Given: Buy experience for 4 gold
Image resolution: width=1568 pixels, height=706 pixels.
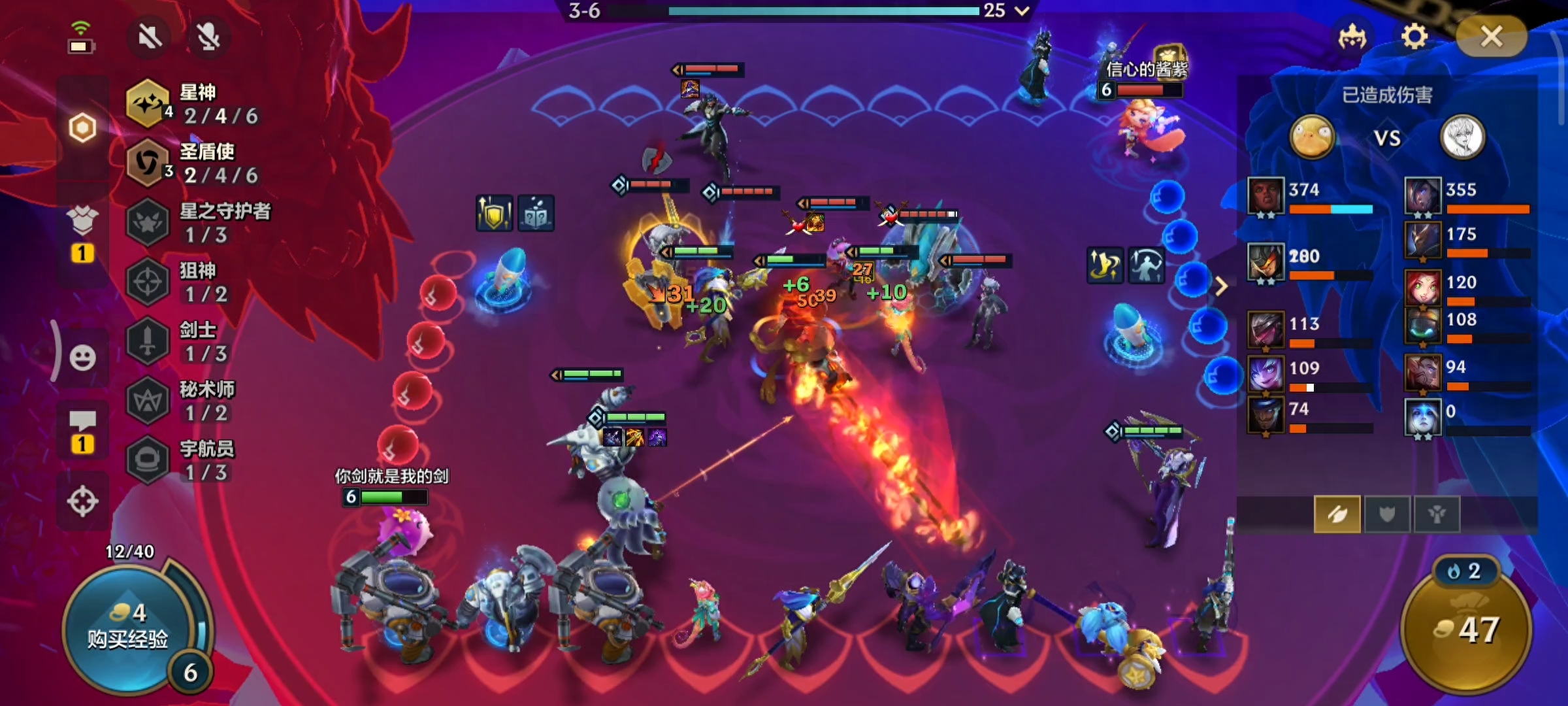Looking at the screenshot, I should pyautogui.click(x=129, y=629).
